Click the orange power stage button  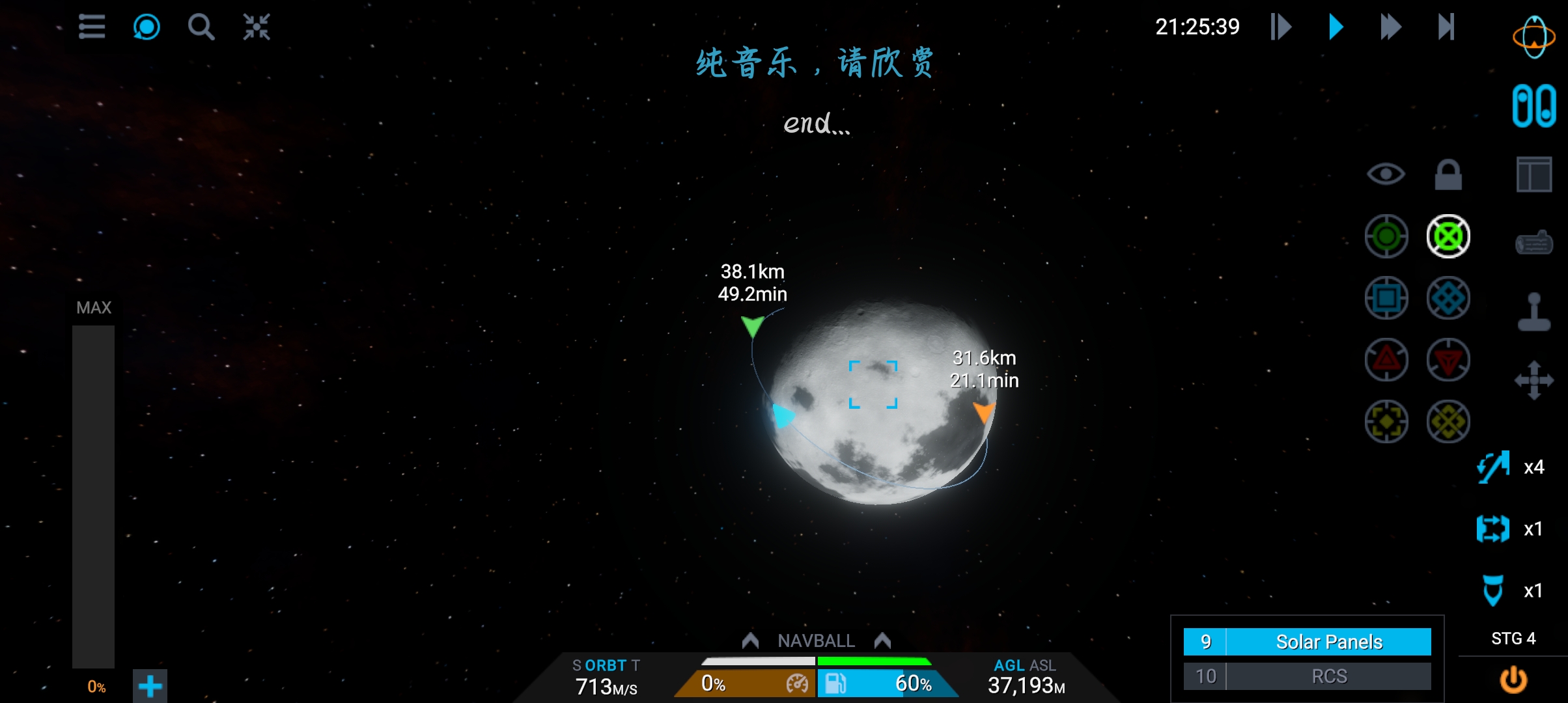(x=1513, y=680)
